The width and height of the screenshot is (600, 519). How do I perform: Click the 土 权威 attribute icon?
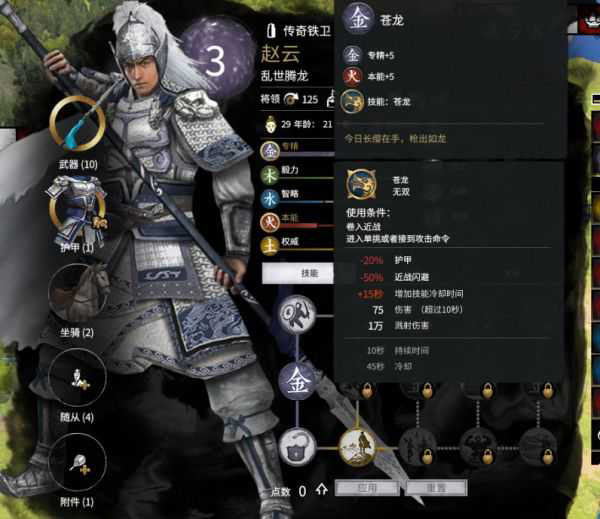[x=270, y=243]
